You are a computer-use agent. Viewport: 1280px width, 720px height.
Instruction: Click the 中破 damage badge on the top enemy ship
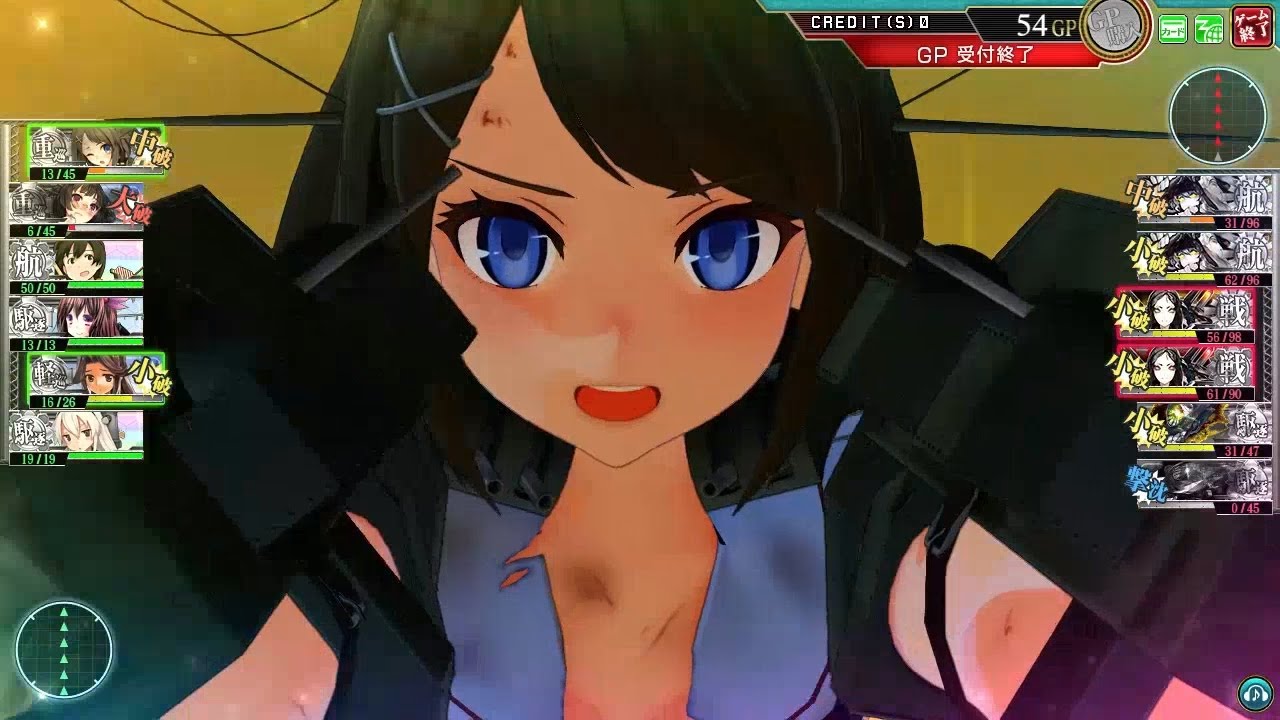1146,196
